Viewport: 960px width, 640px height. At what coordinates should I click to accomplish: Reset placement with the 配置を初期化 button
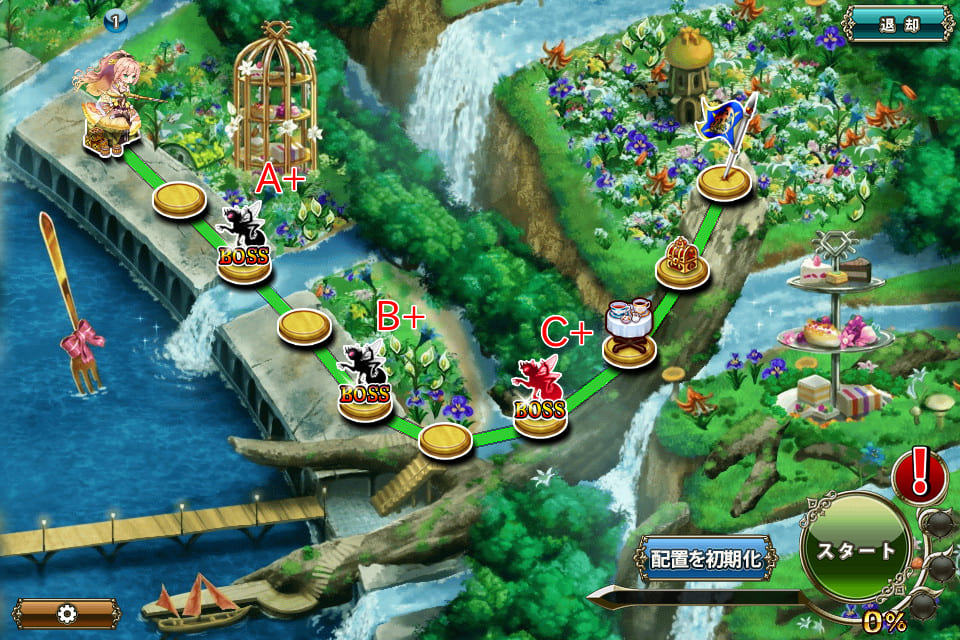(x=707, y=559)
